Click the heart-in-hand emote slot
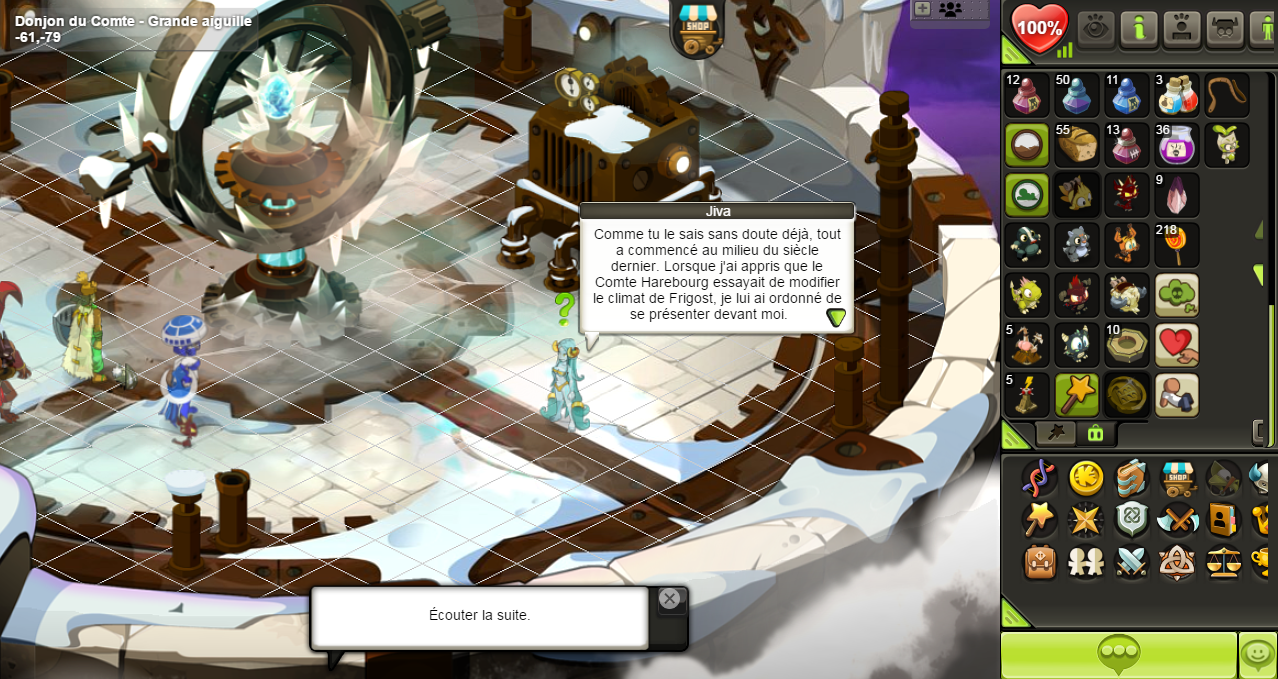Image resolution: width=1278 pixels, height=679 pixels. coord(1177,345)
